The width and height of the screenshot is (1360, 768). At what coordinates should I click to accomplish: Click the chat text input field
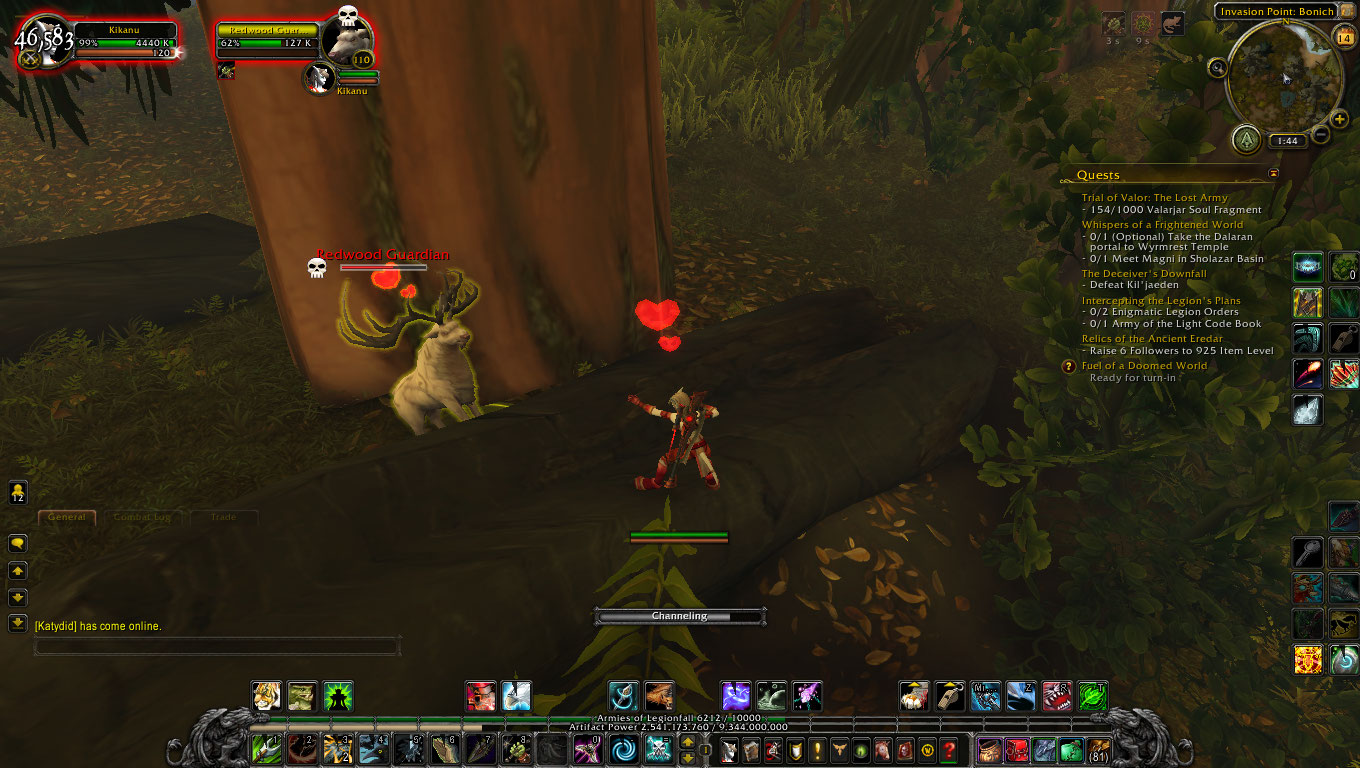click(x=217, y=645)
